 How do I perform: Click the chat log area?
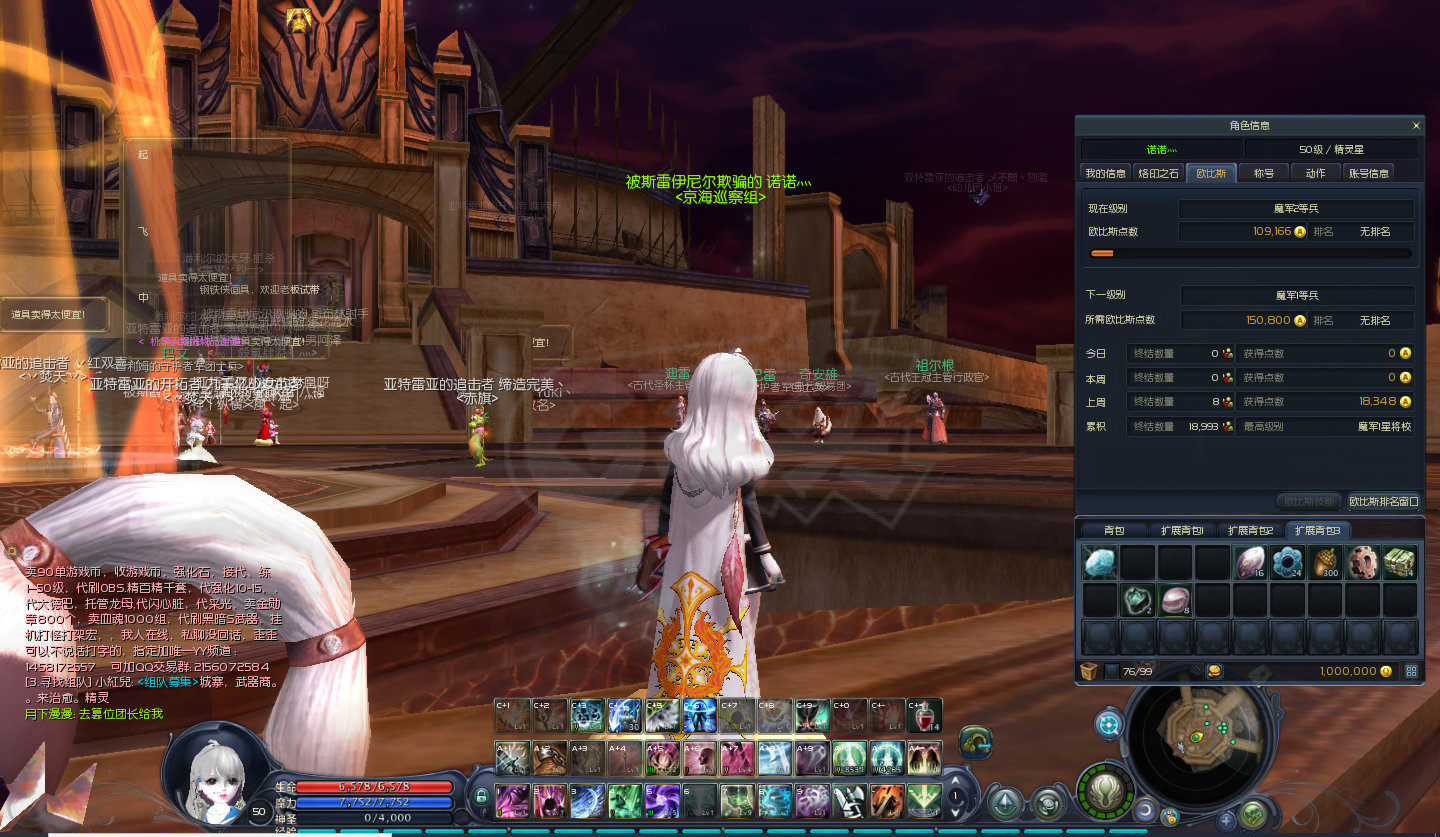150,640
